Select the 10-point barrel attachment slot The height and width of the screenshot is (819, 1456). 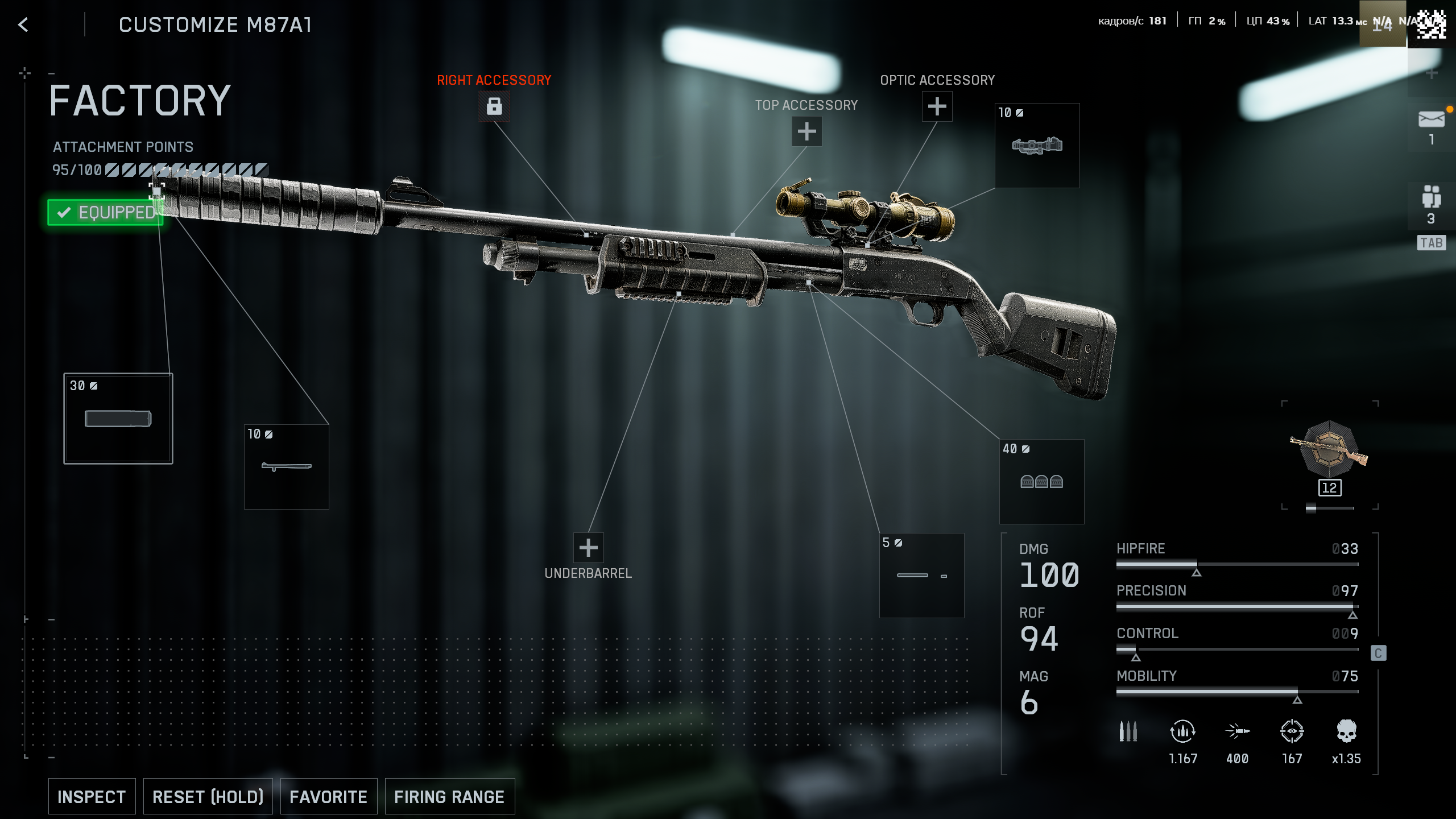point(286,467)
